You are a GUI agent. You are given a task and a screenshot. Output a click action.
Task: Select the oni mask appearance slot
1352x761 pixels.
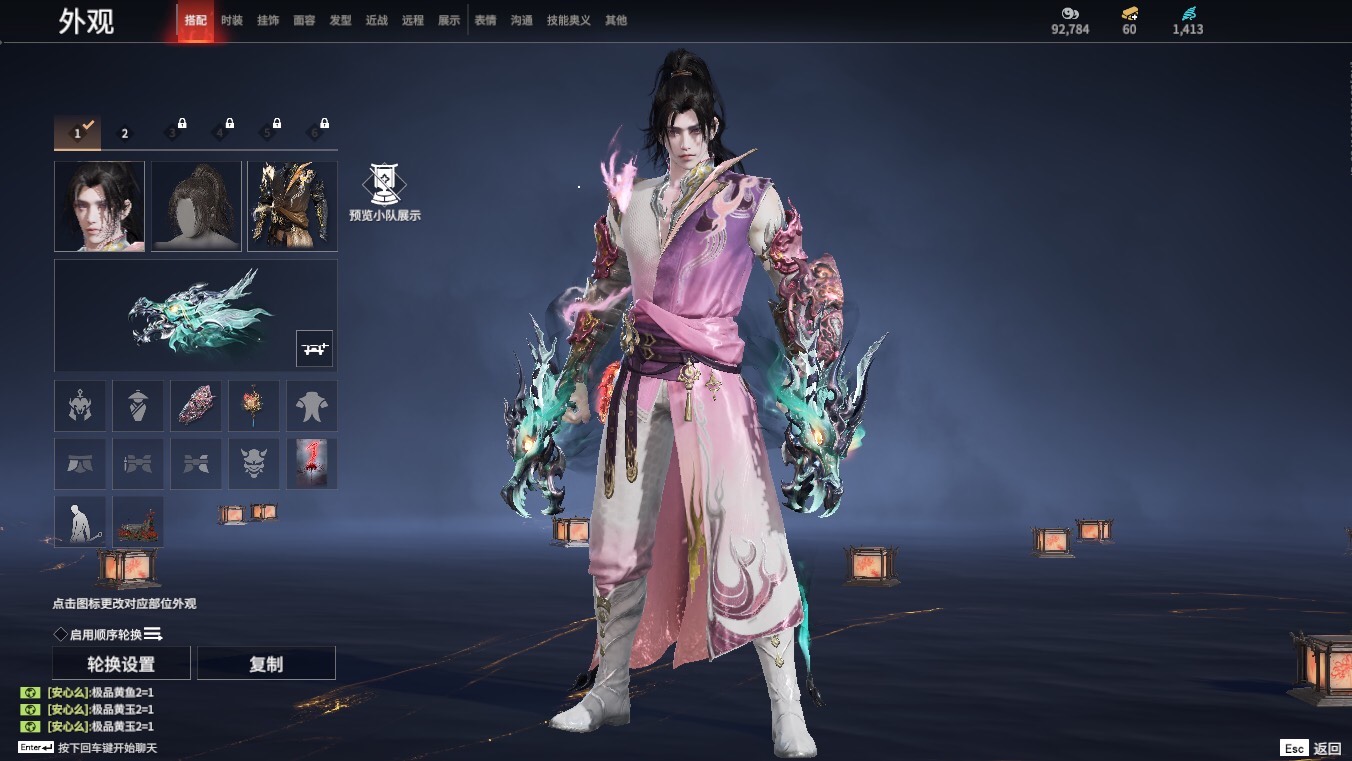(254, 463)
